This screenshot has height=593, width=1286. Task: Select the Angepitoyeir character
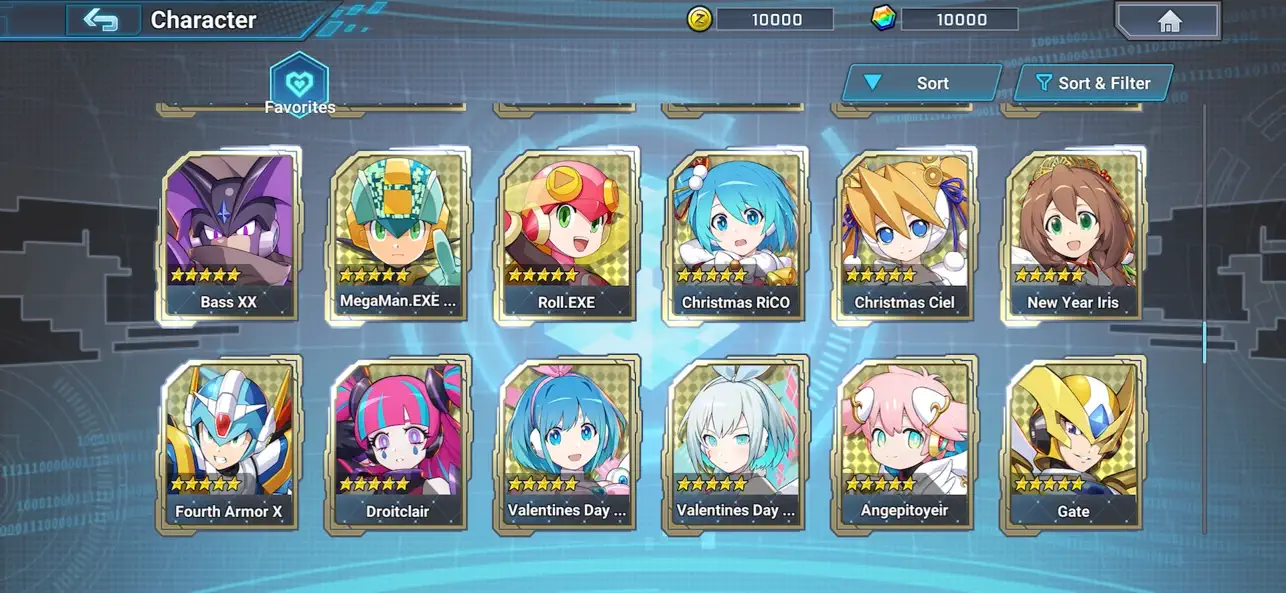[905, 445]
